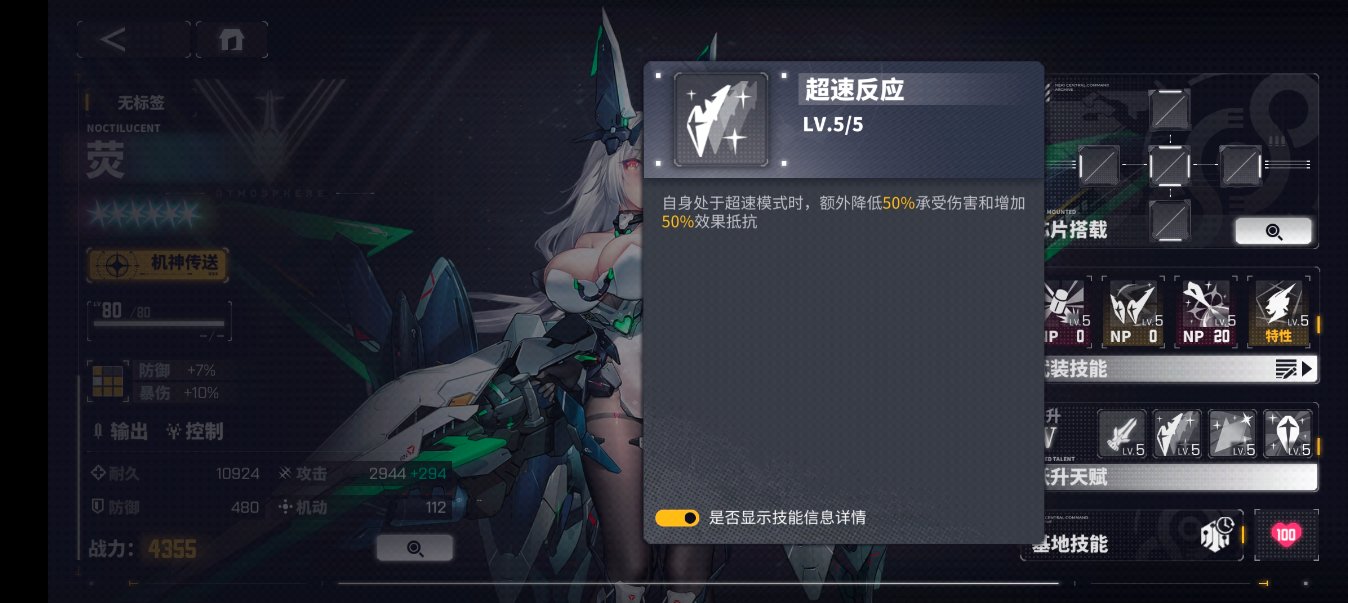The height and width of the screenshot is (603, 1348).
Task: Expand the armament skills list bar
Action: pos(1180,369)
